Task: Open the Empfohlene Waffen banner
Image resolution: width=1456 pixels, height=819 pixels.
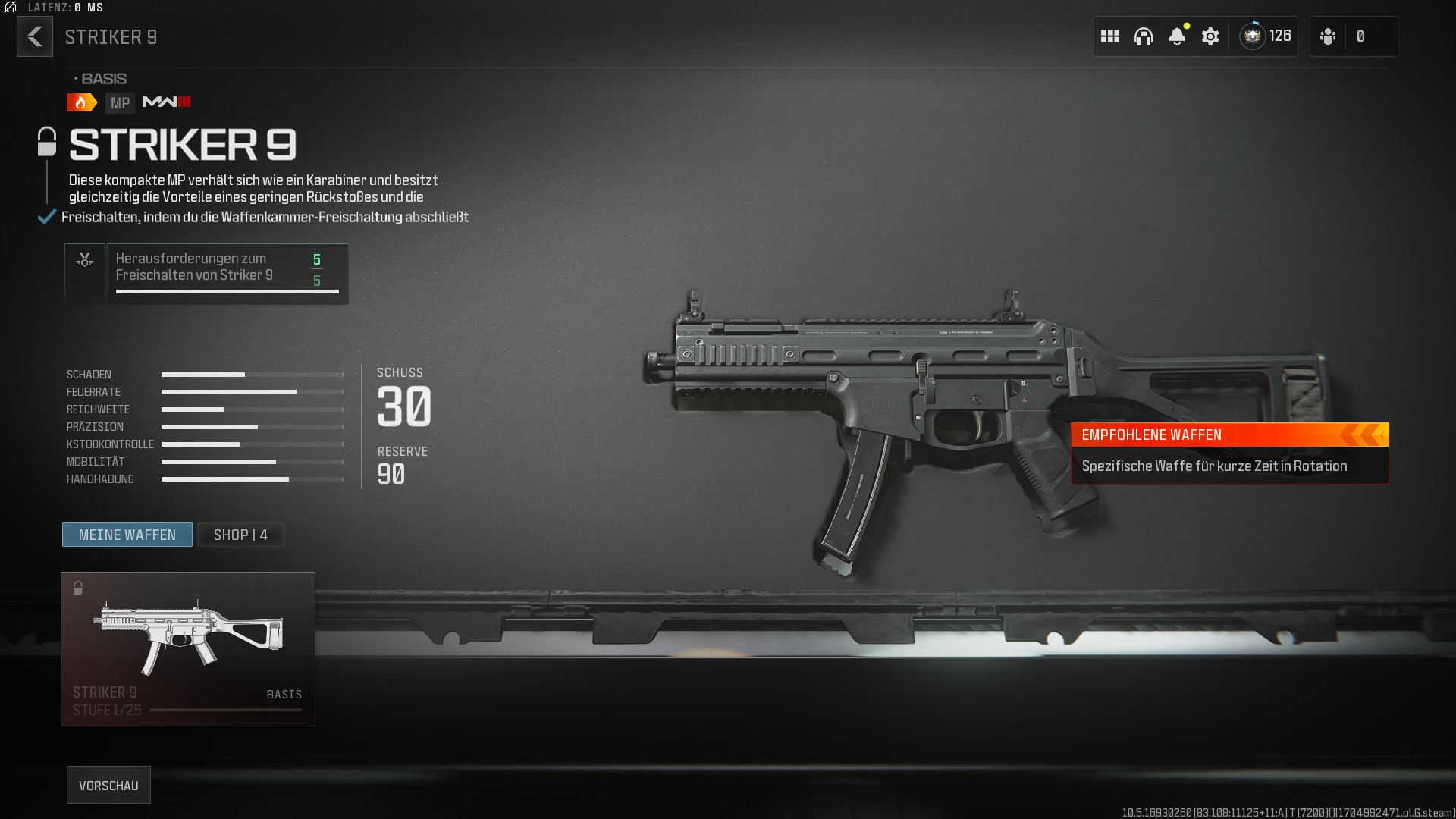Action: (1229, 453)
